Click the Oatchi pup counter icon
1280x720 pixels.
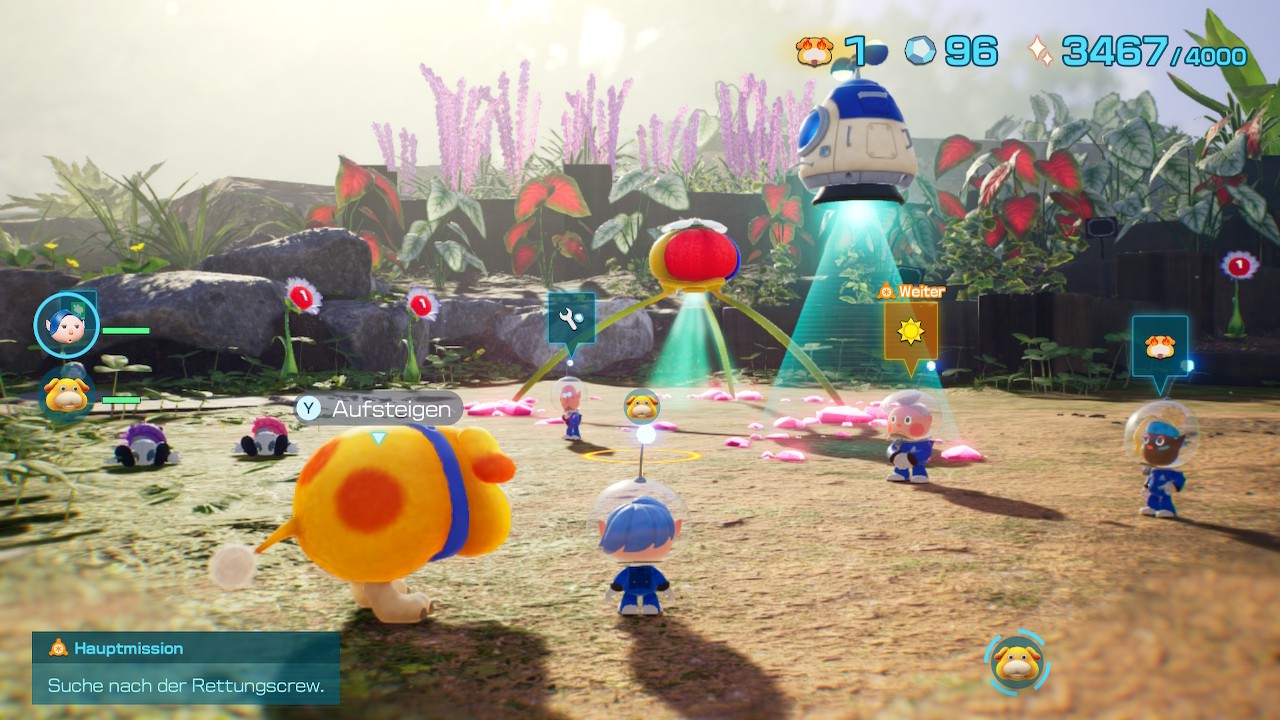815,51
